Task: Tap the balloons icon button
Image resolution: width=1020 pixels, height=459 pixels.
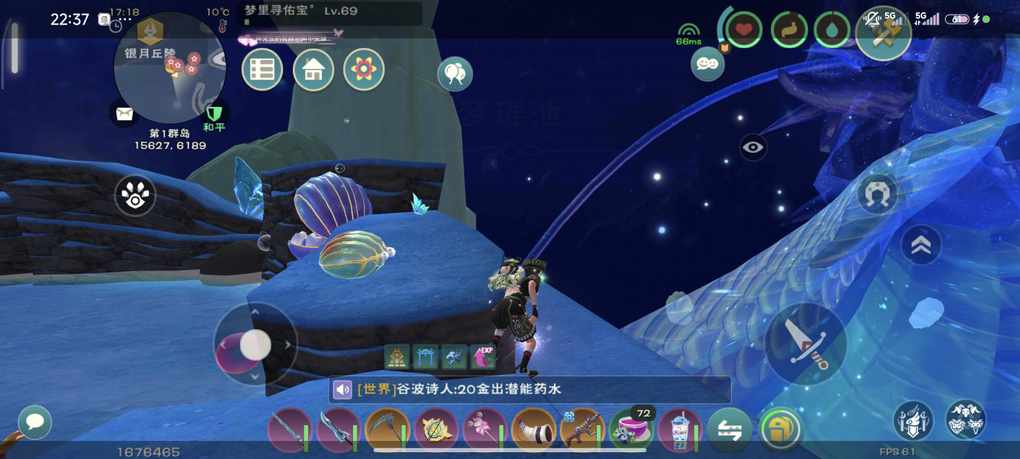Action: [x=454, y=73]
